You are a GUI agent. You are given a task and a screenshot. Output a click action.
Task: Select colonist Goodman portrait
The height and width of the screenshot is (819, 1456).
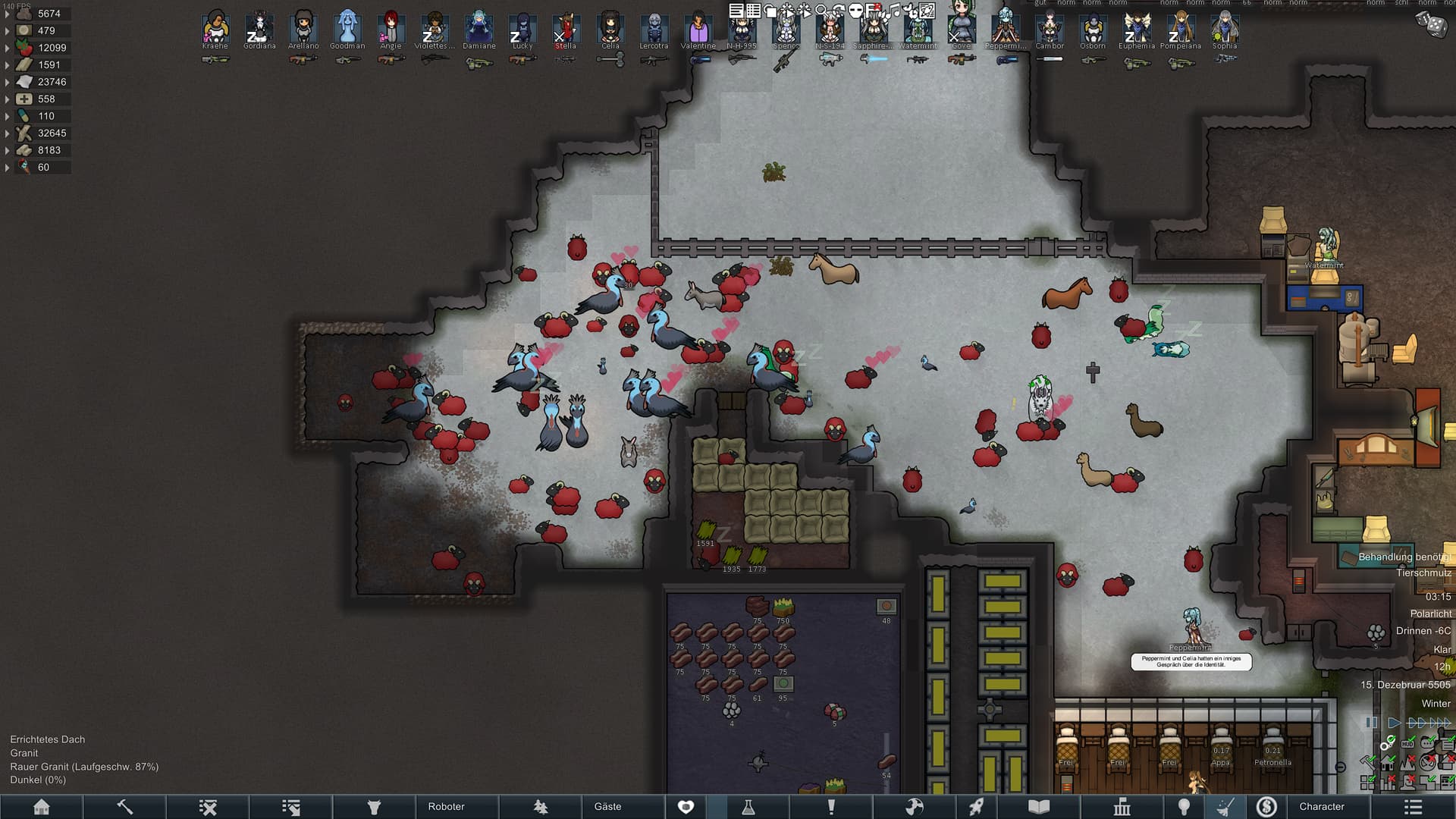click(347, 29)
